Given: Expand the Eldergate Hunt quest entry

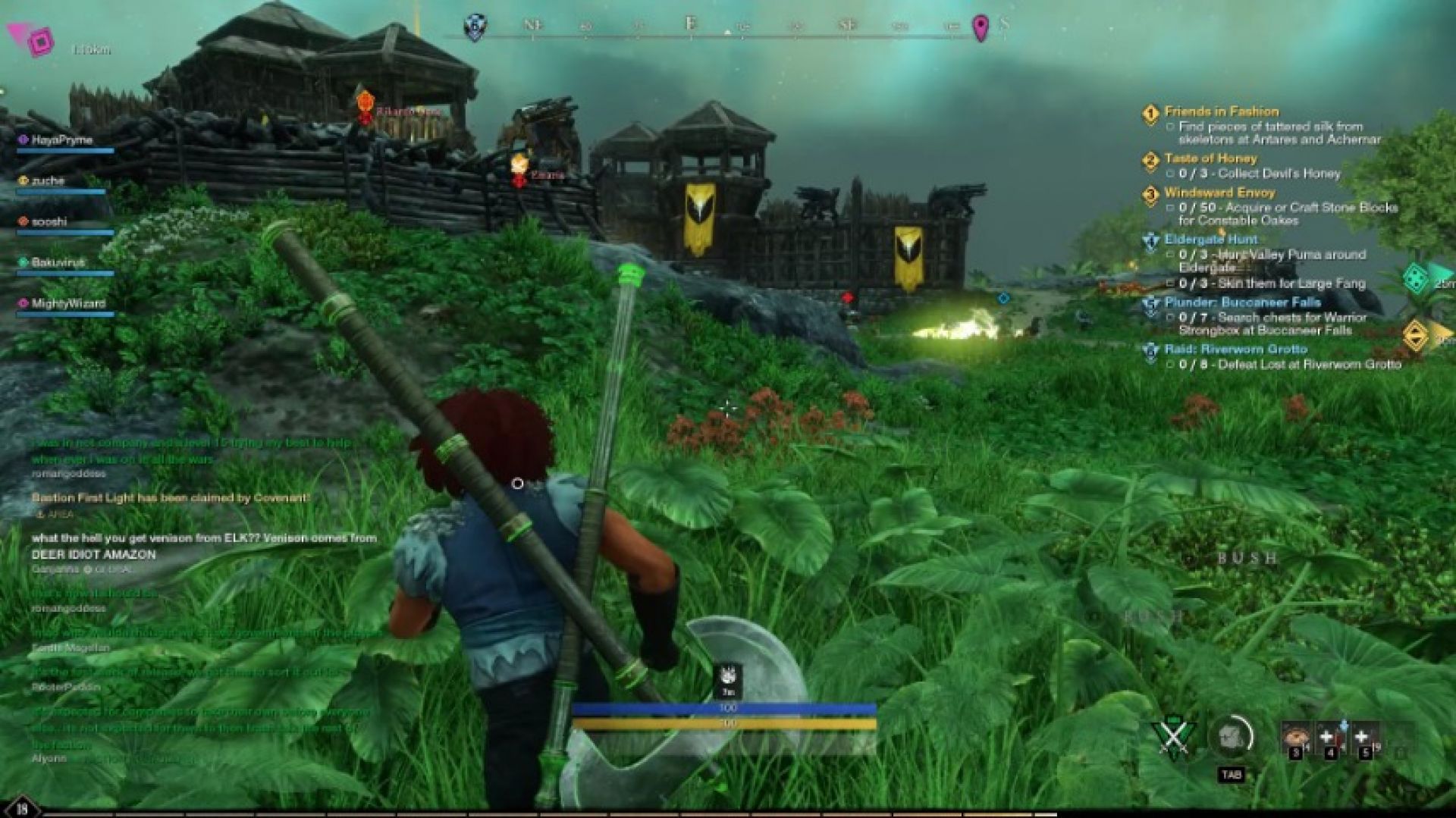Looking at the screenshot, I should tap(1210, 238).
